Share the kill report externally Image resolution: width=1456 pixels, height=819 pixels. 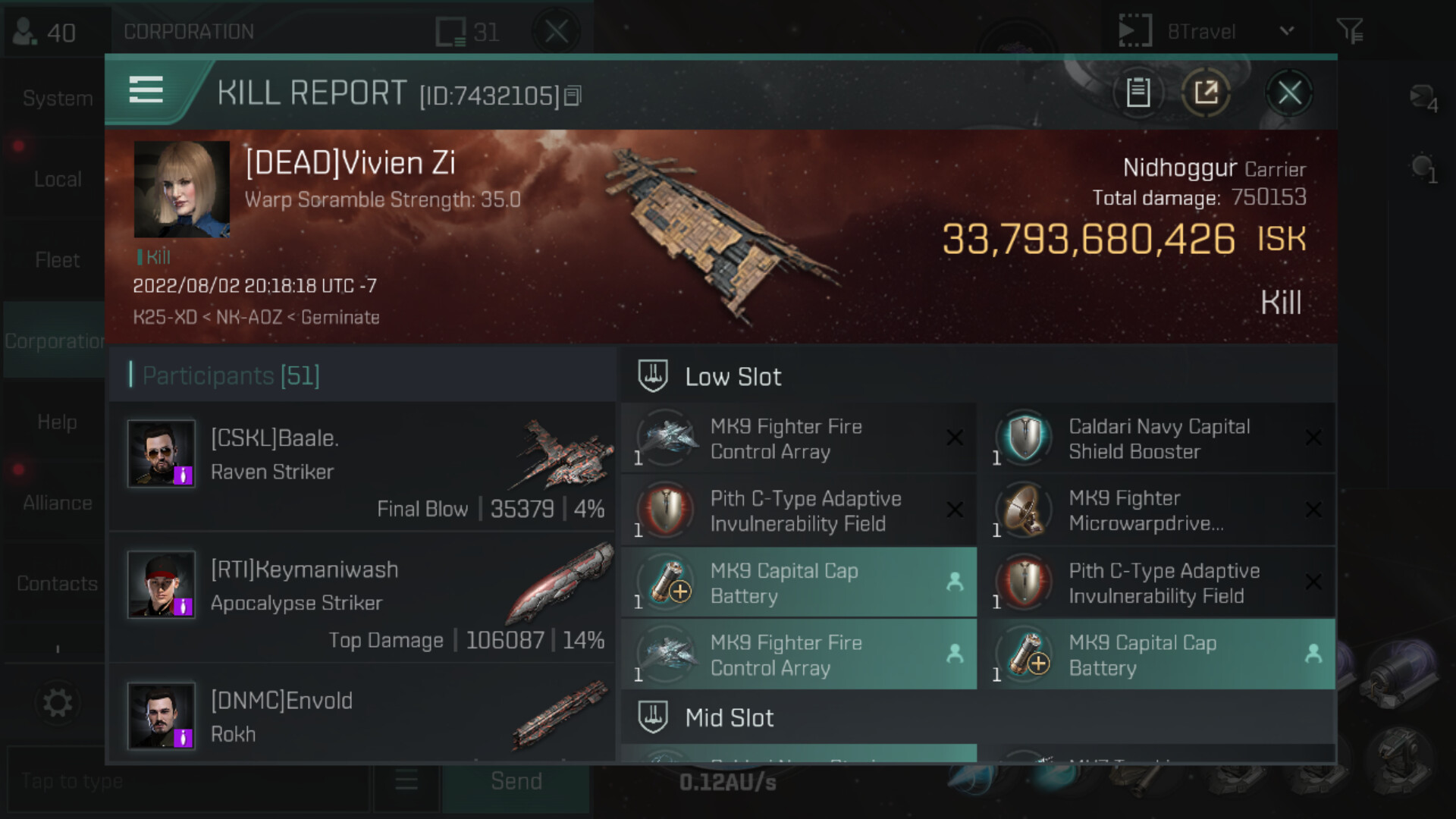point(1206,93)
